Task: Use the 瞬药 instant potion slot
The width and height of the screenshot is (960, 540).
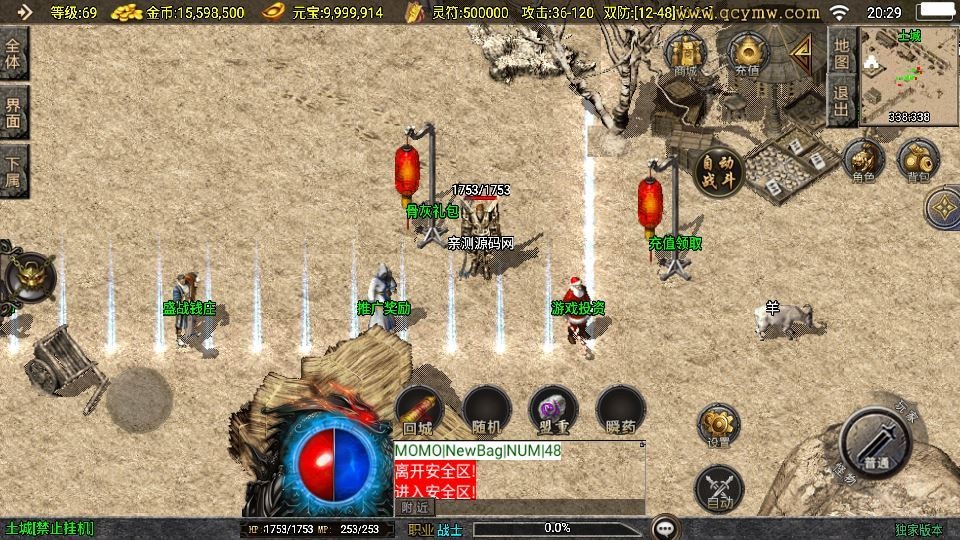Action: 621,410
